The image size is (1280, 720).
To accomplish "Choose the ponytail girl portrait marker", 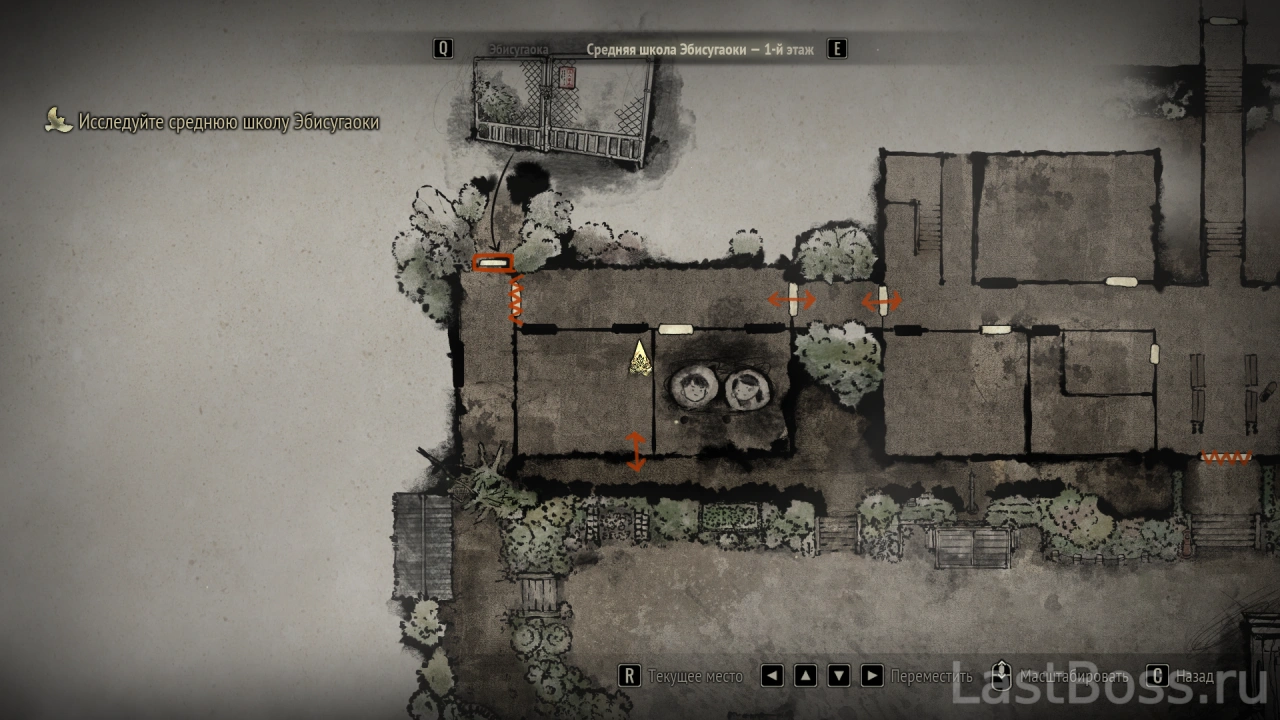I will (x=746, y=389).
